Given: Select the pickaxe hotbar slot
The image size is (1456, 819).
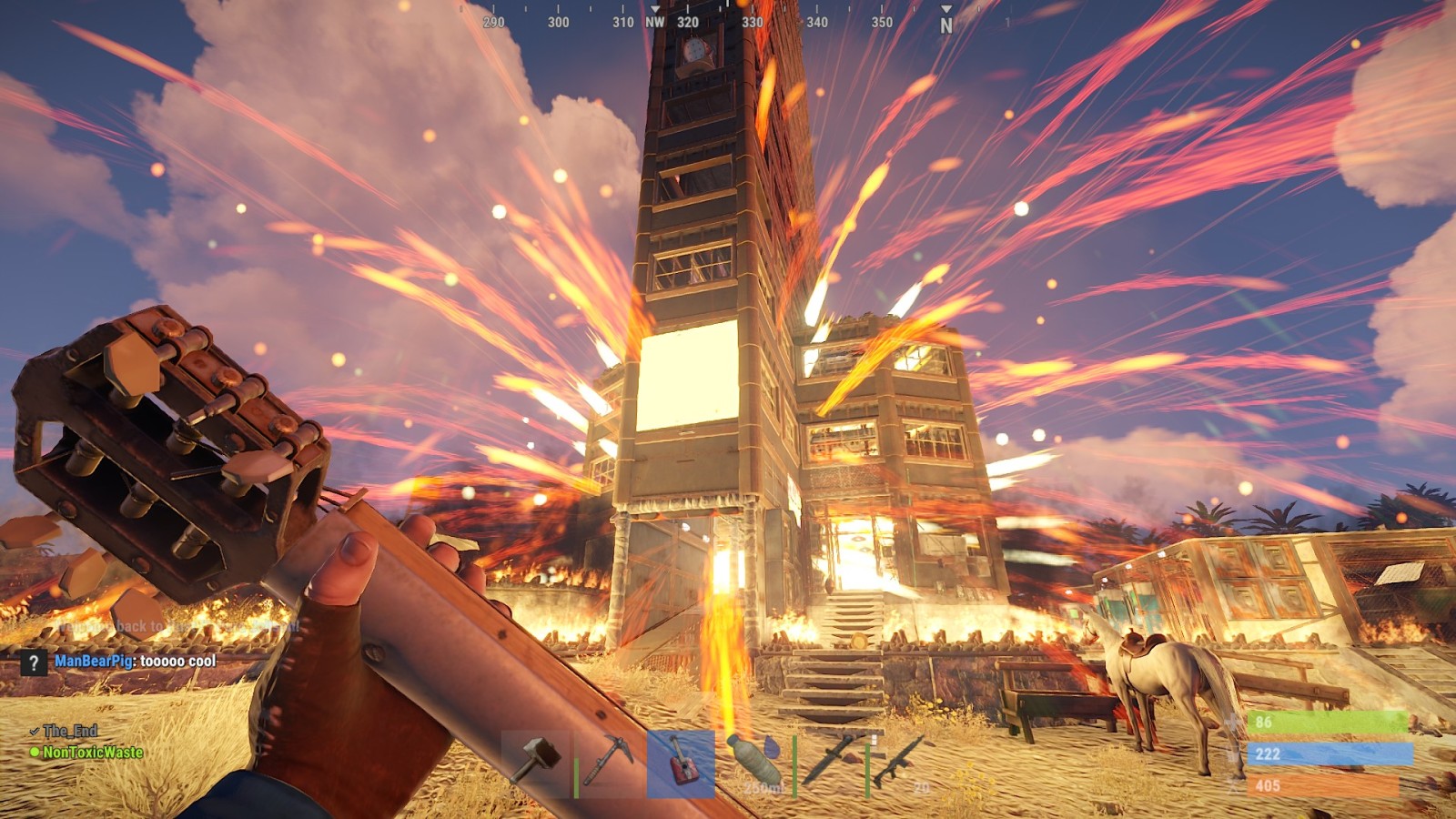Looking at the screenshot, I should pyautogui.click(x=610, y=763).
